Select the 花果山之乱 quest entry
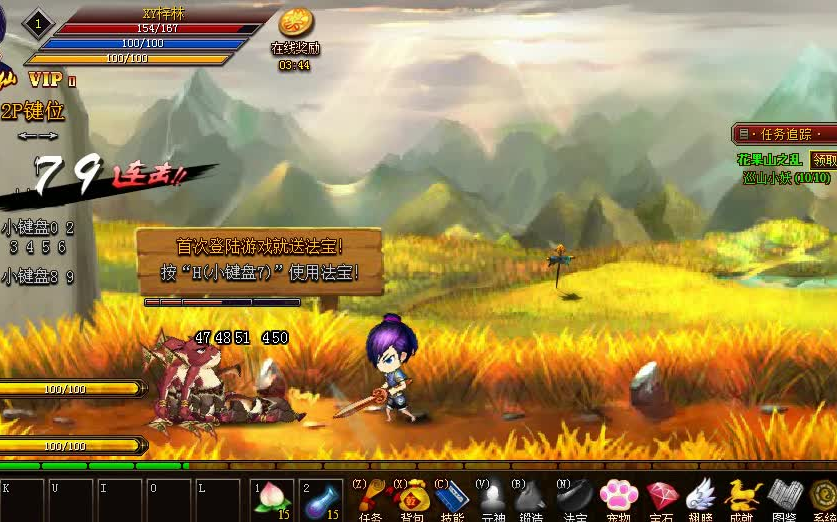 pos(769,160)
